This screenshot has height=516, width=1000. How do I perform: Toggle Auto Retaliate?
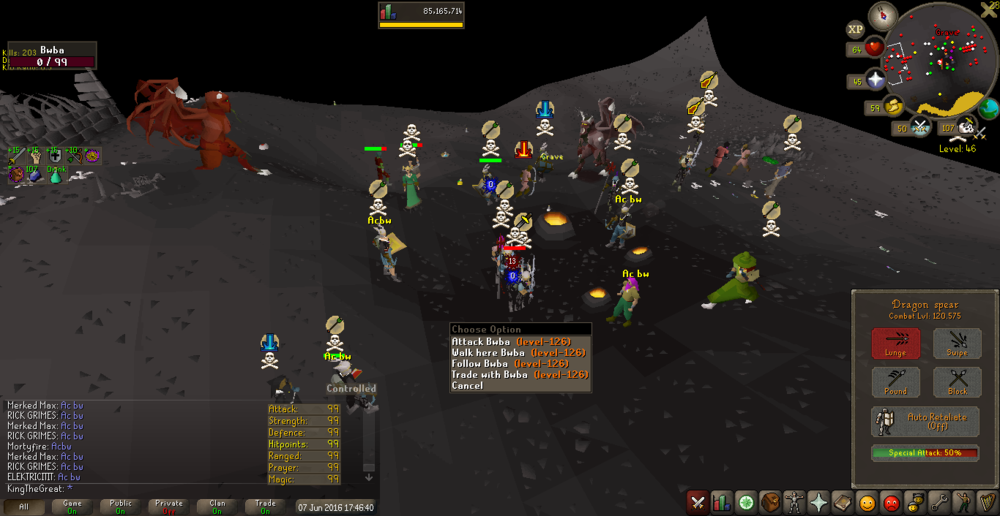point(925,421)
